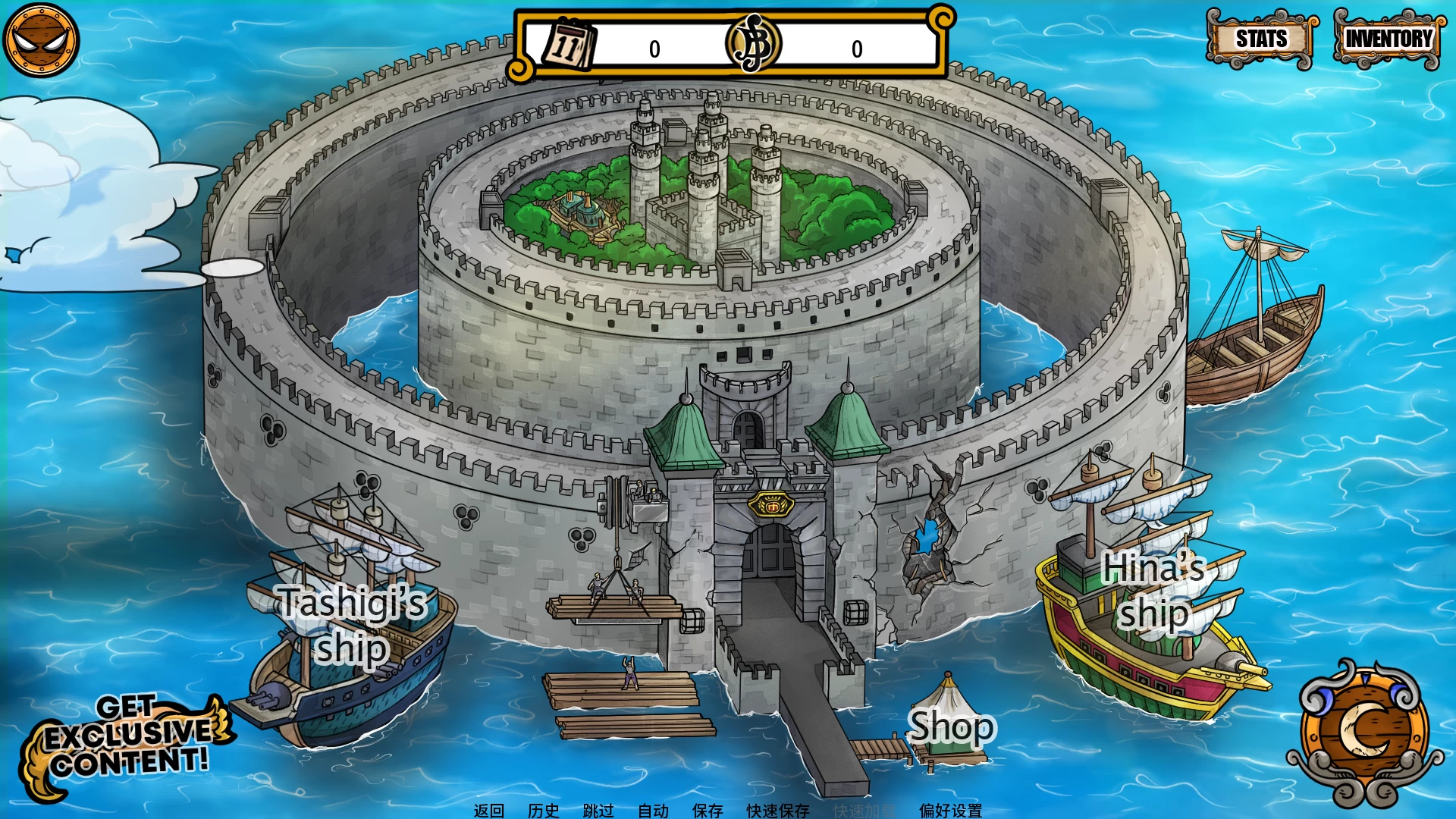
Task: Toggle 跳过 (Skip) mode
Action: pyautogui.click(x=598, y=810)
